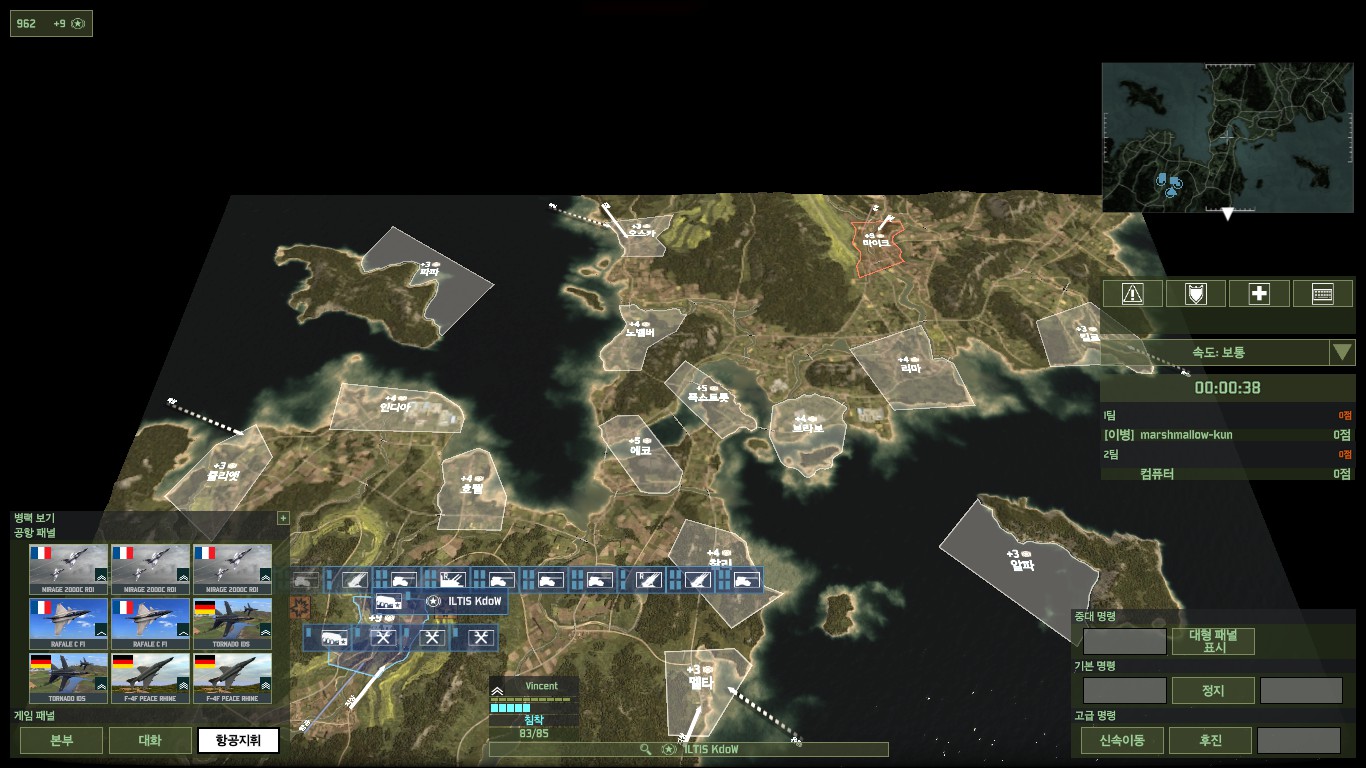Click the shield icon button
This screenshot has height=768, width=1366.
pyautogui.click(x=1196, y=293)
